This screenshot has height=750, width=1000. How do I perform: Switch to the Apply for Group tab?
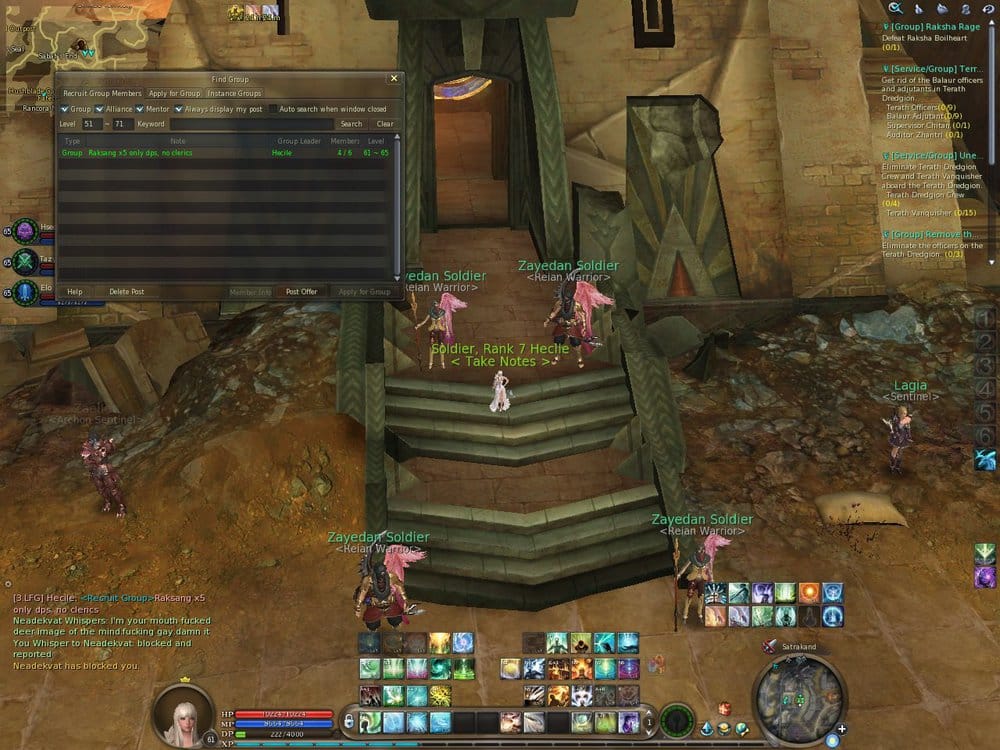175,93
